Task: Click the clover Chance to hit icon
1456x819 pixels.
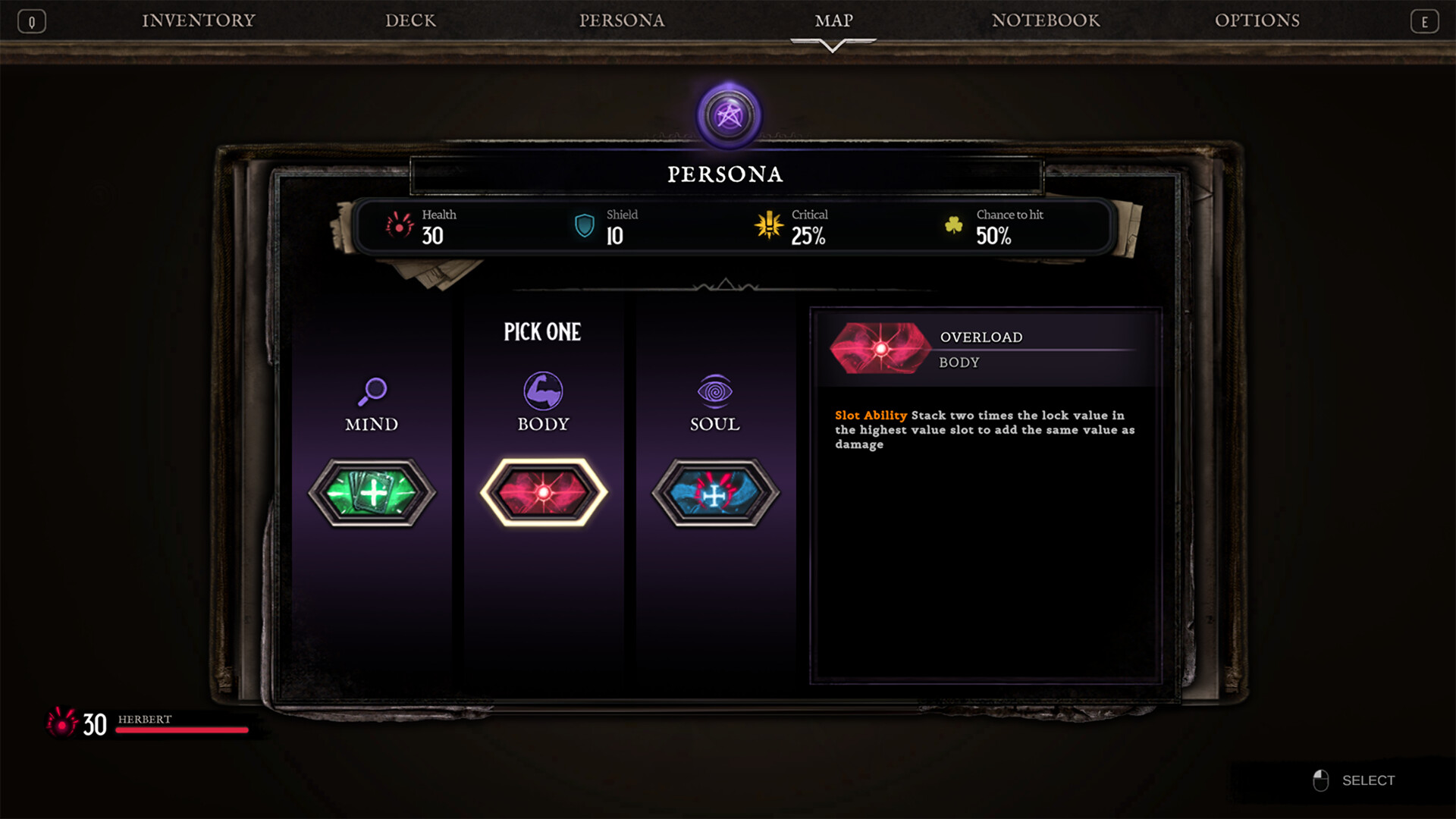Action: tap(954, 226)
